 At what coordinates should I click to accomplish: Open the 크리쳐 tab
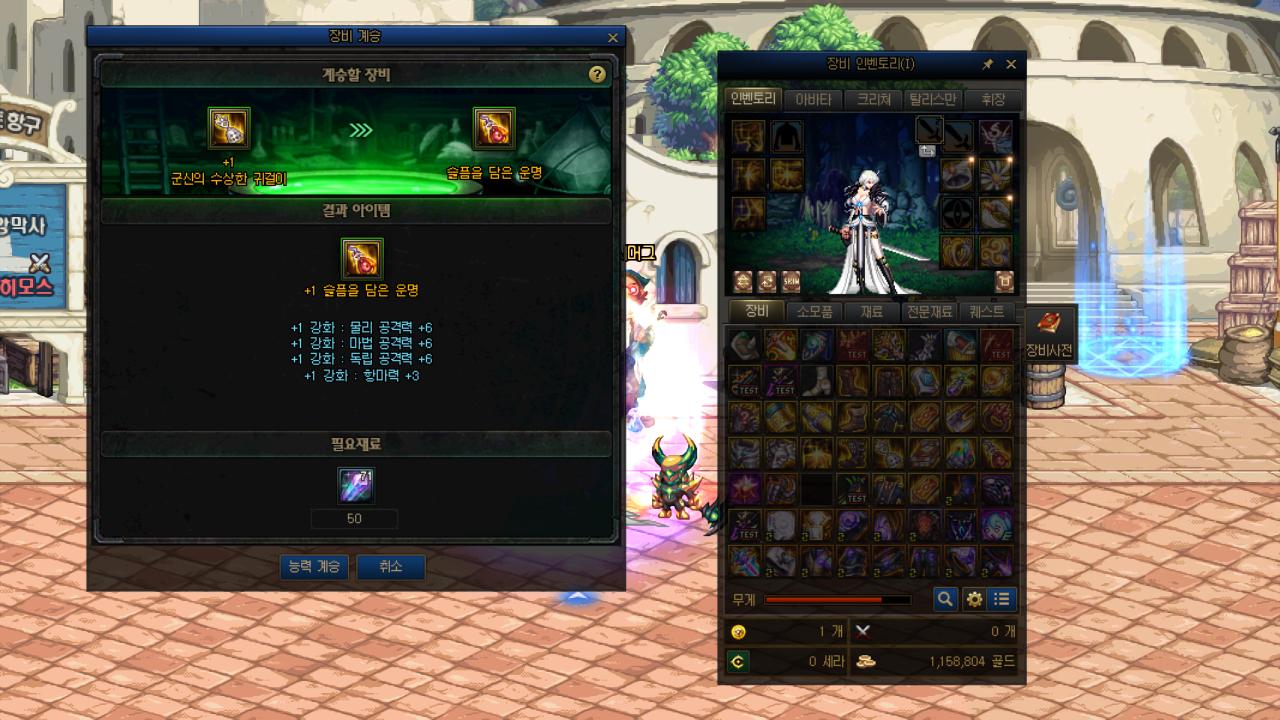click(x=872, y=99)
